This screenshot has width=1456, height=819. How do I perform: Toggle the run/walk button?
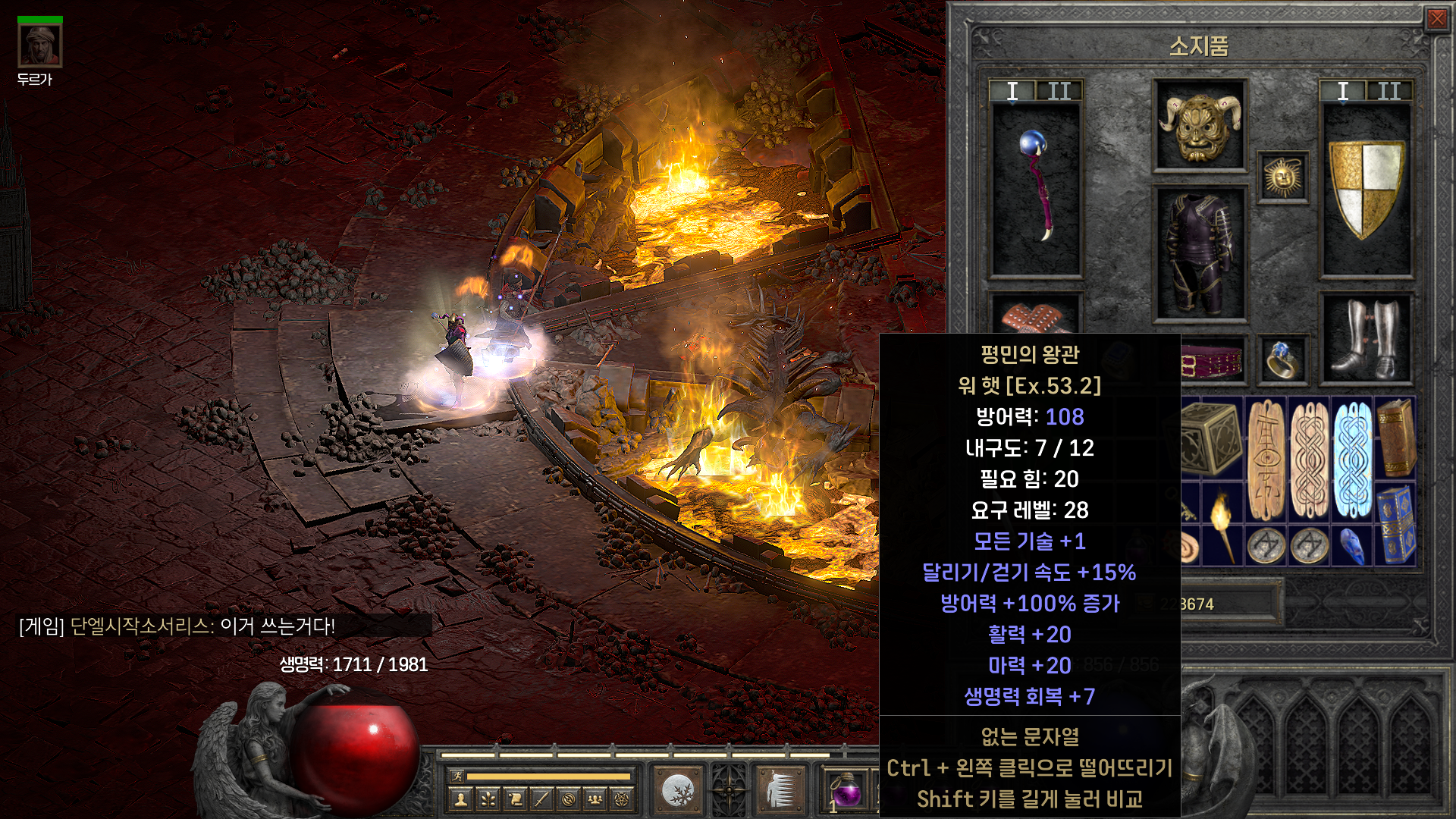[457, 776]
